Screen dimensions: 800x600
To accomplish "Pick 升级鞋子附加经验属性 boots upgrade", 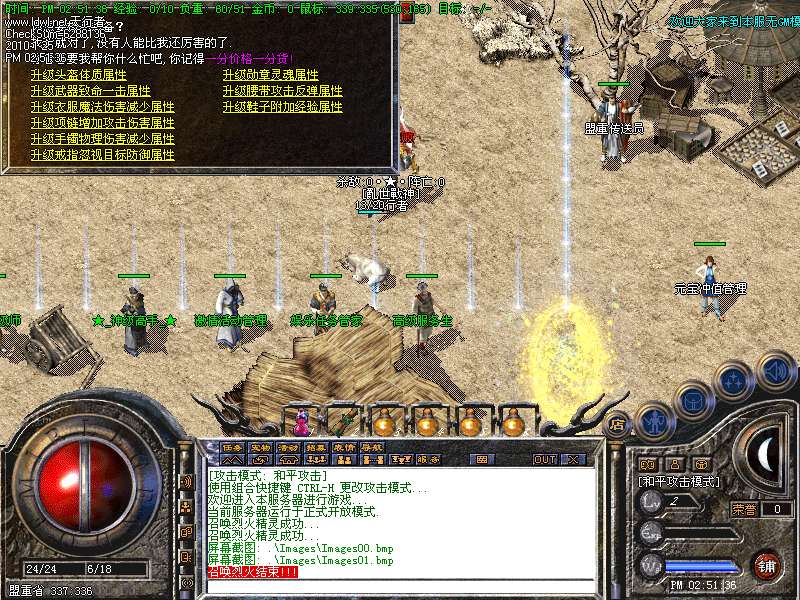I will pyautogui.click(x=282, y=107).
